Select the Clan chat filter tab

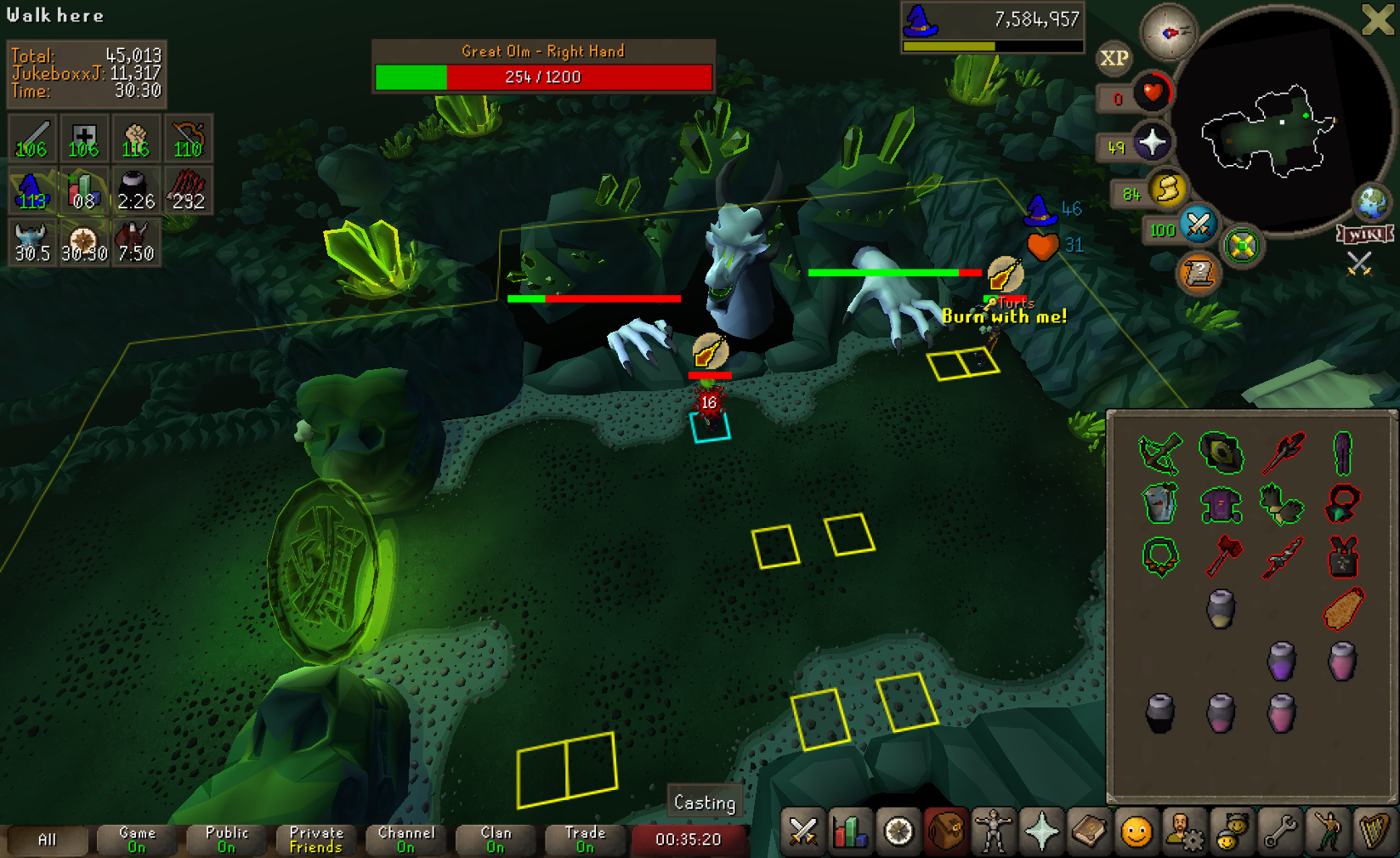496,839
